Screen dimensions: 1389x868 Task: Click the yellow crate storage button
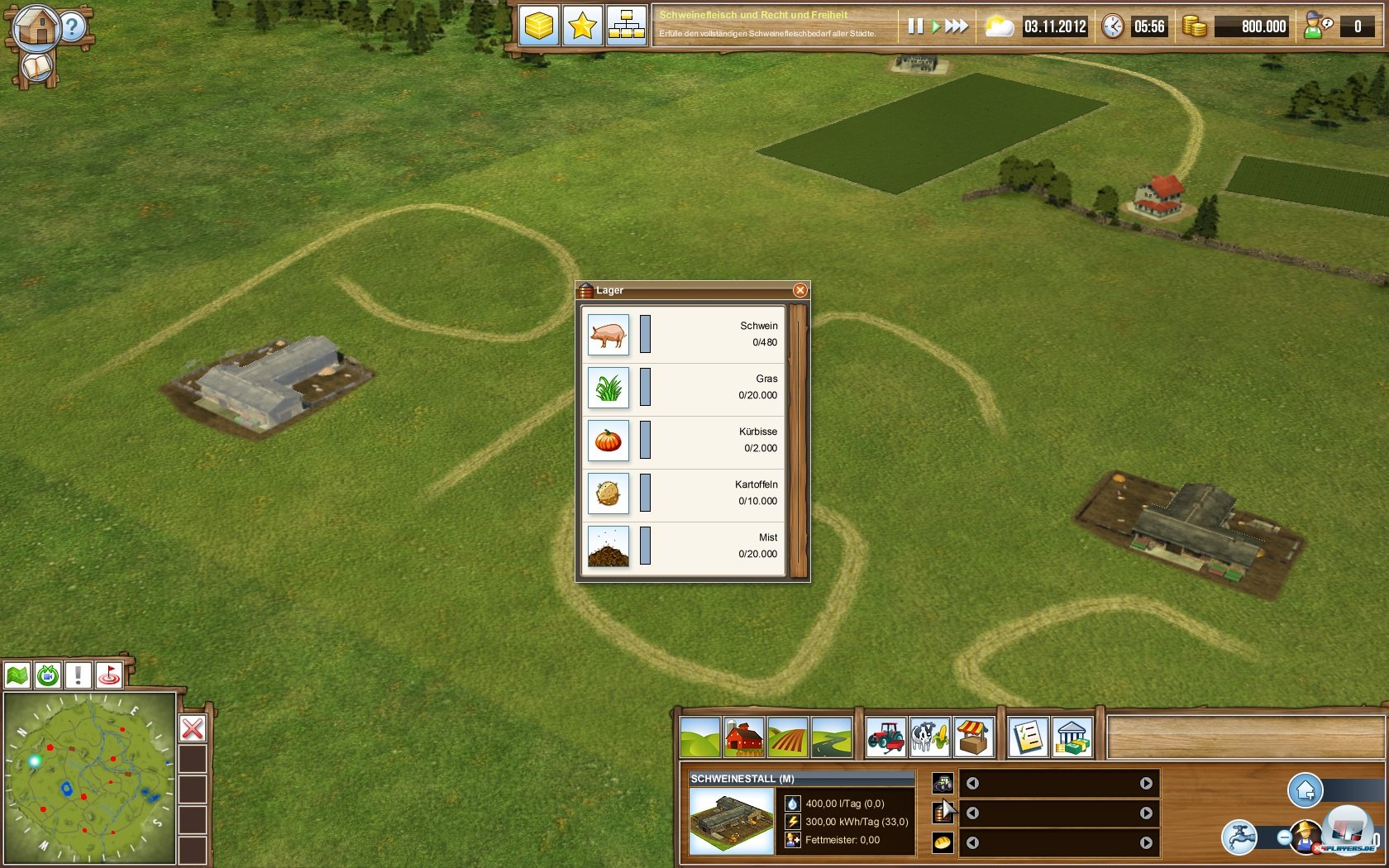[539, 26]
